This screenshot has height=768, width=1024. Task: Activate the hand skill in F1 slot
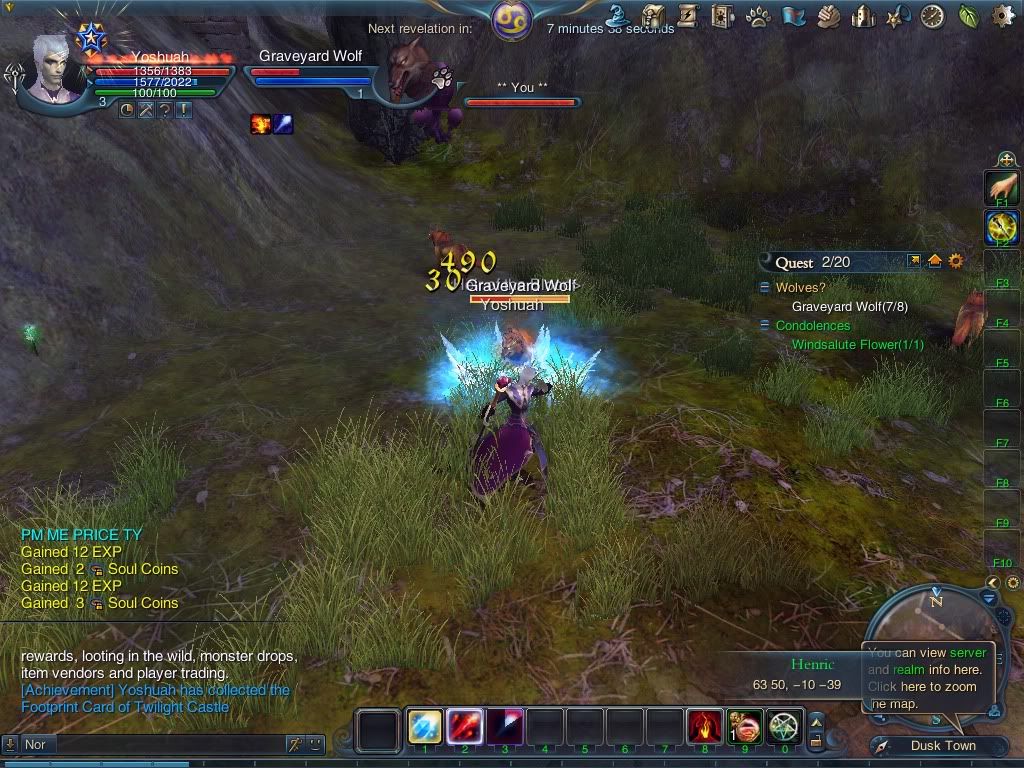(1001, 186)
